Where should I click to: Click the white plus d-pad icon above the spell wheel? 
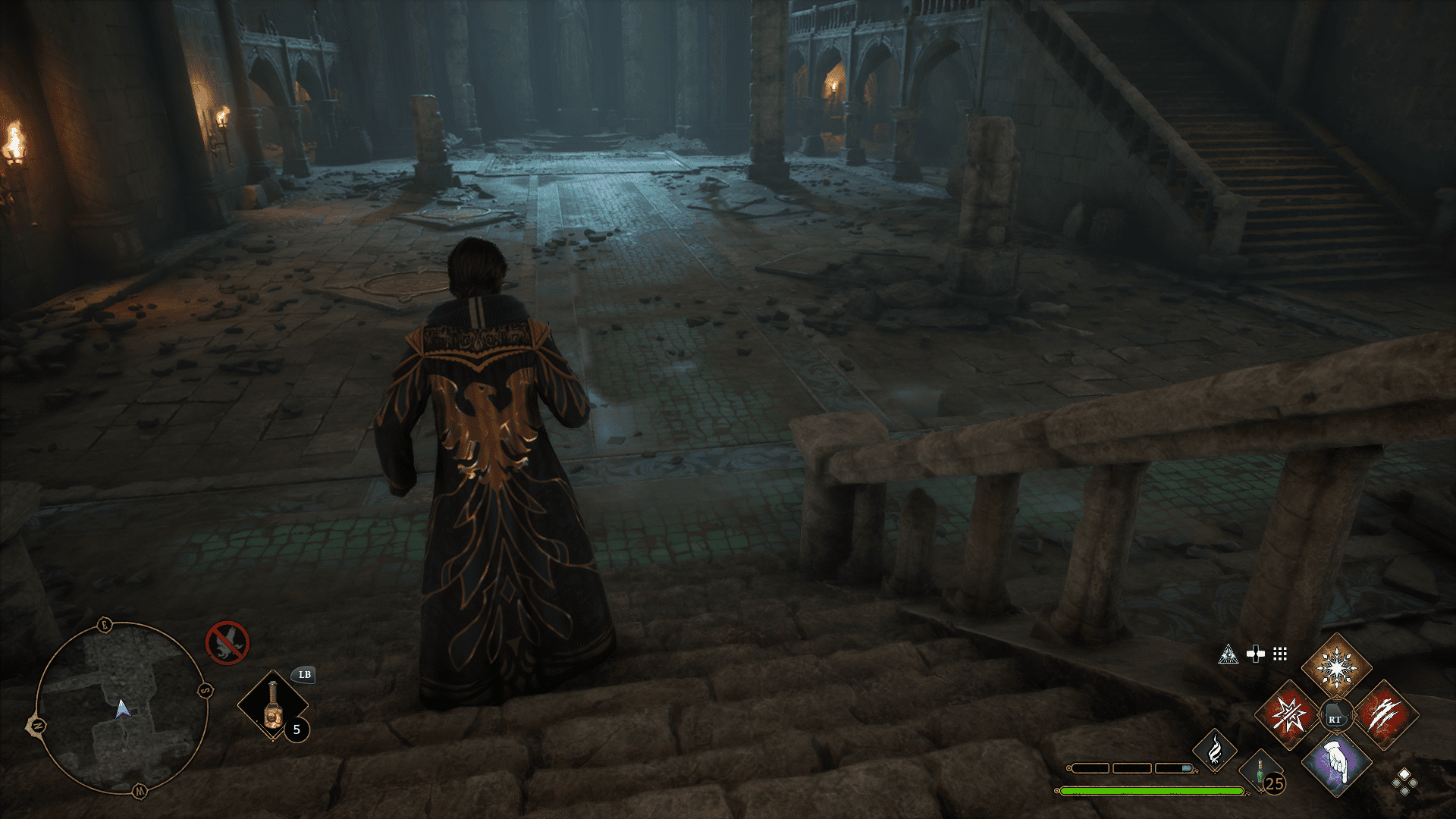coord(1255,653)
